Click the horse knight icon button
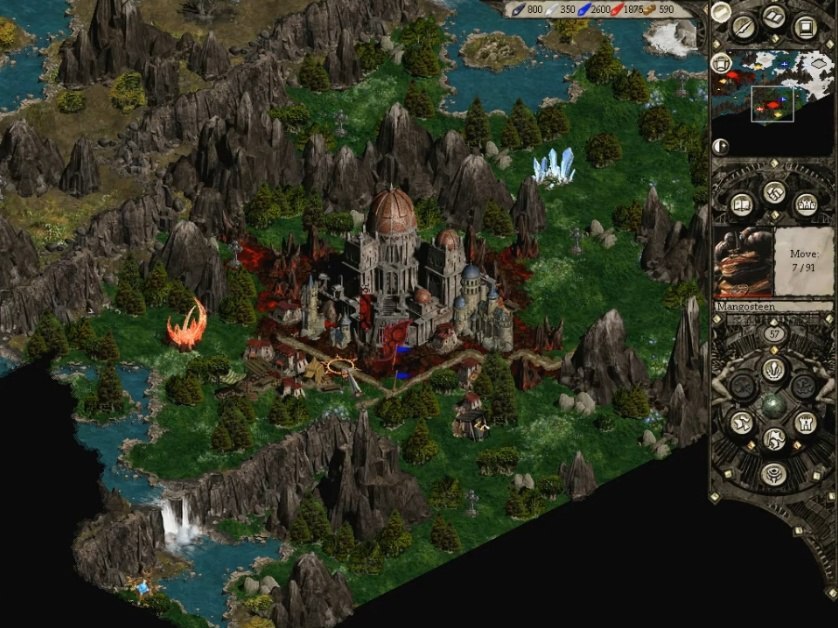This screenshot has height=628, width=838. (x=773, y=438)
